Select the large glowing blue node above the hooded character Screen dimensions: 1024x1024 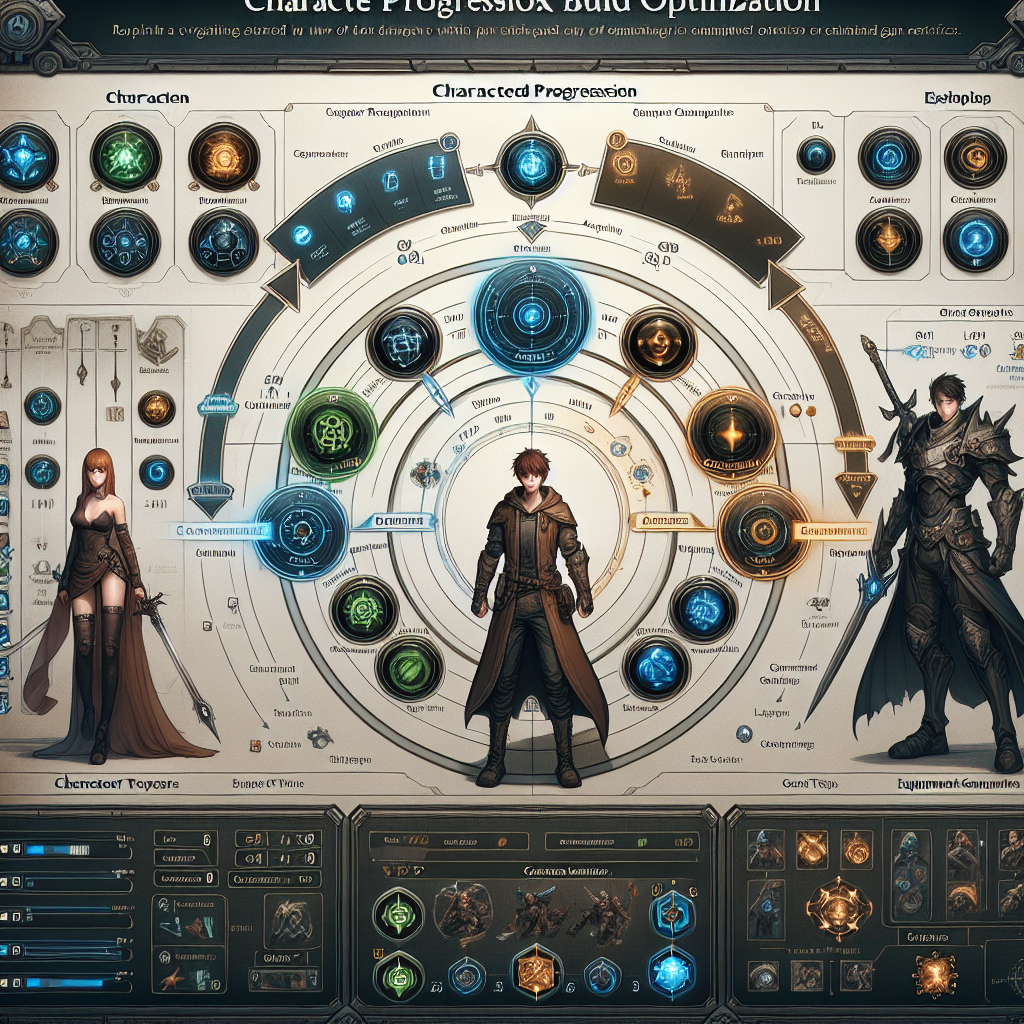coord(531,310)
